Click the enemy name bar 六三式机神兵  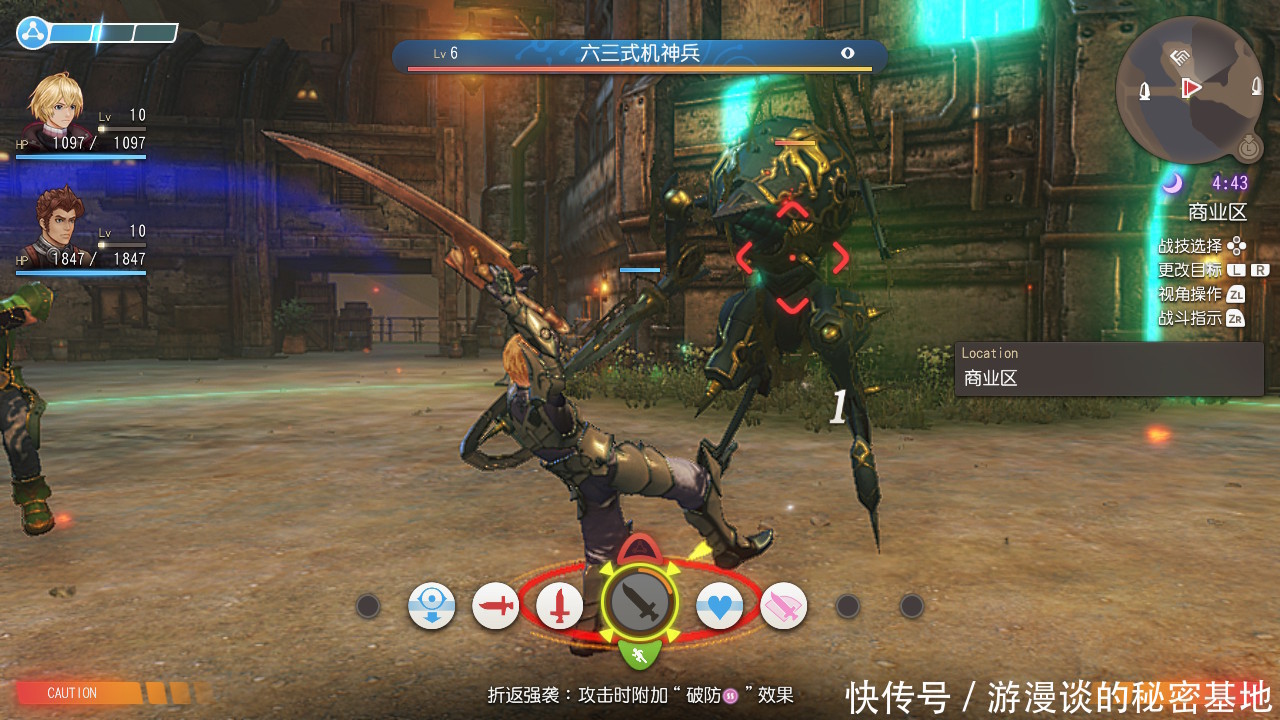coord(639,54)
